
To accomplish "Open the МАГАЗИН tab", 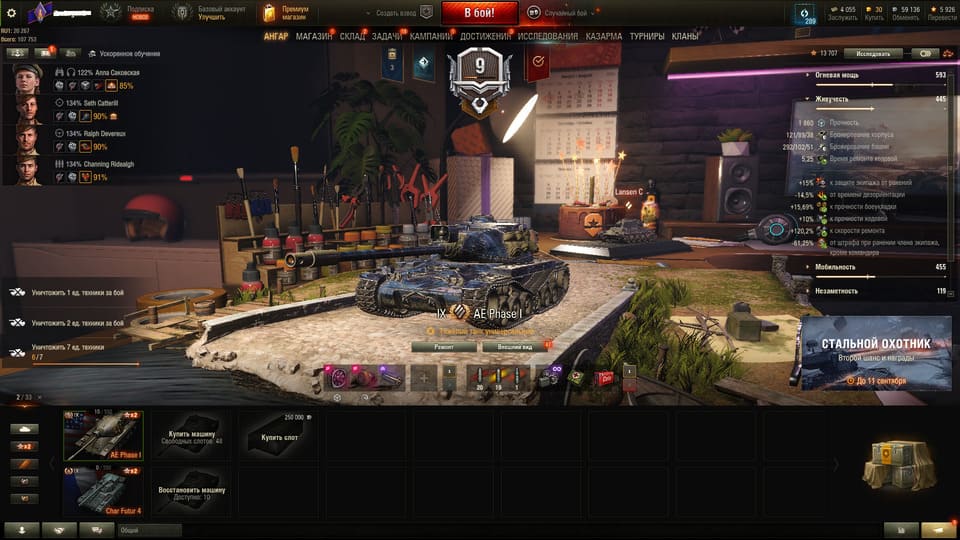I will [314, 36].
